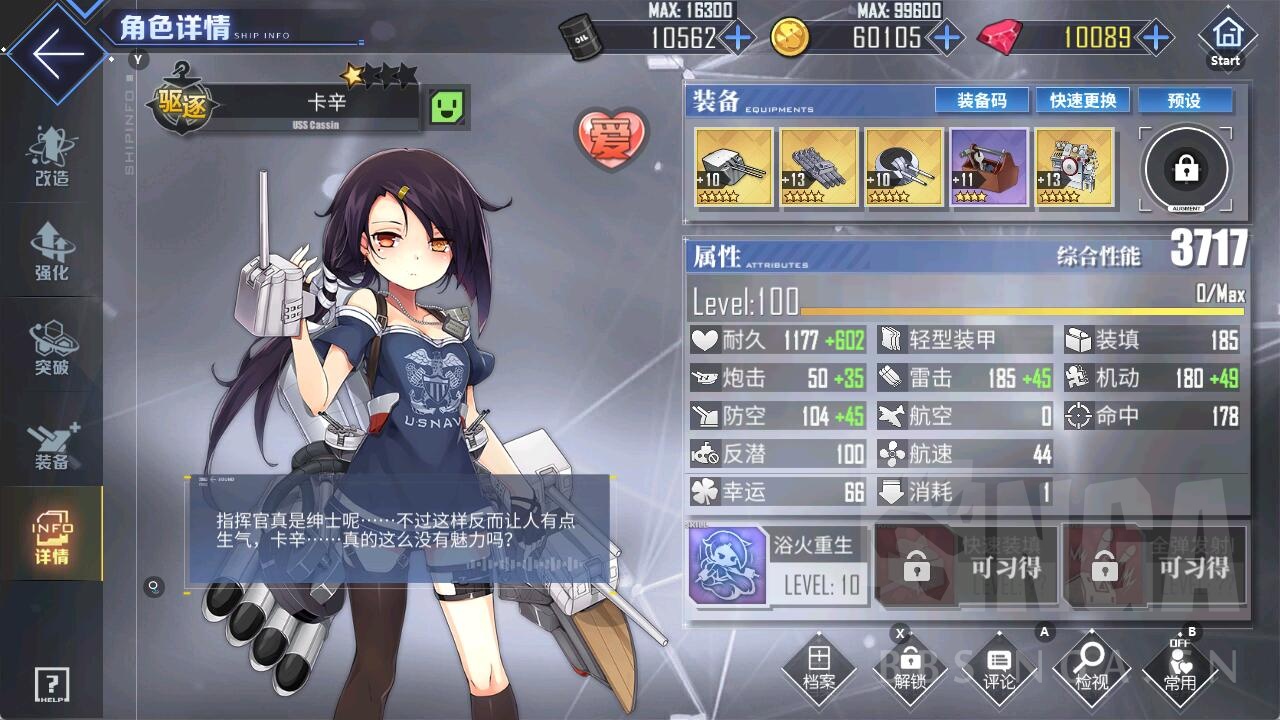The width and height of the screenshot is (1280, 720).
Task: Open the 预设 preset button
Action: (1184, 101)
